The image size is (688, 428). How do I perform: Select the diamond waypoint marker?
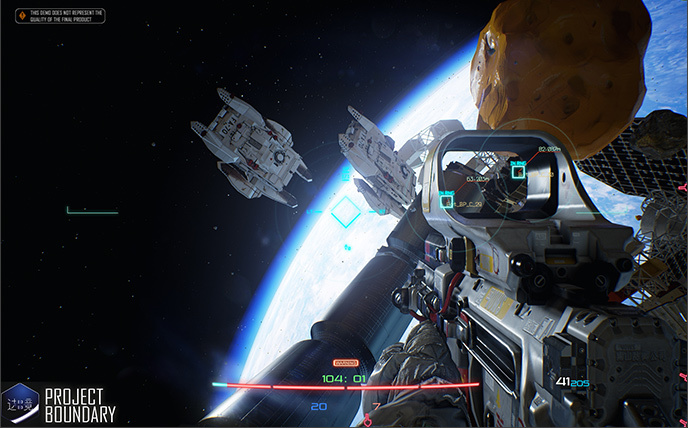click(345, 211)
